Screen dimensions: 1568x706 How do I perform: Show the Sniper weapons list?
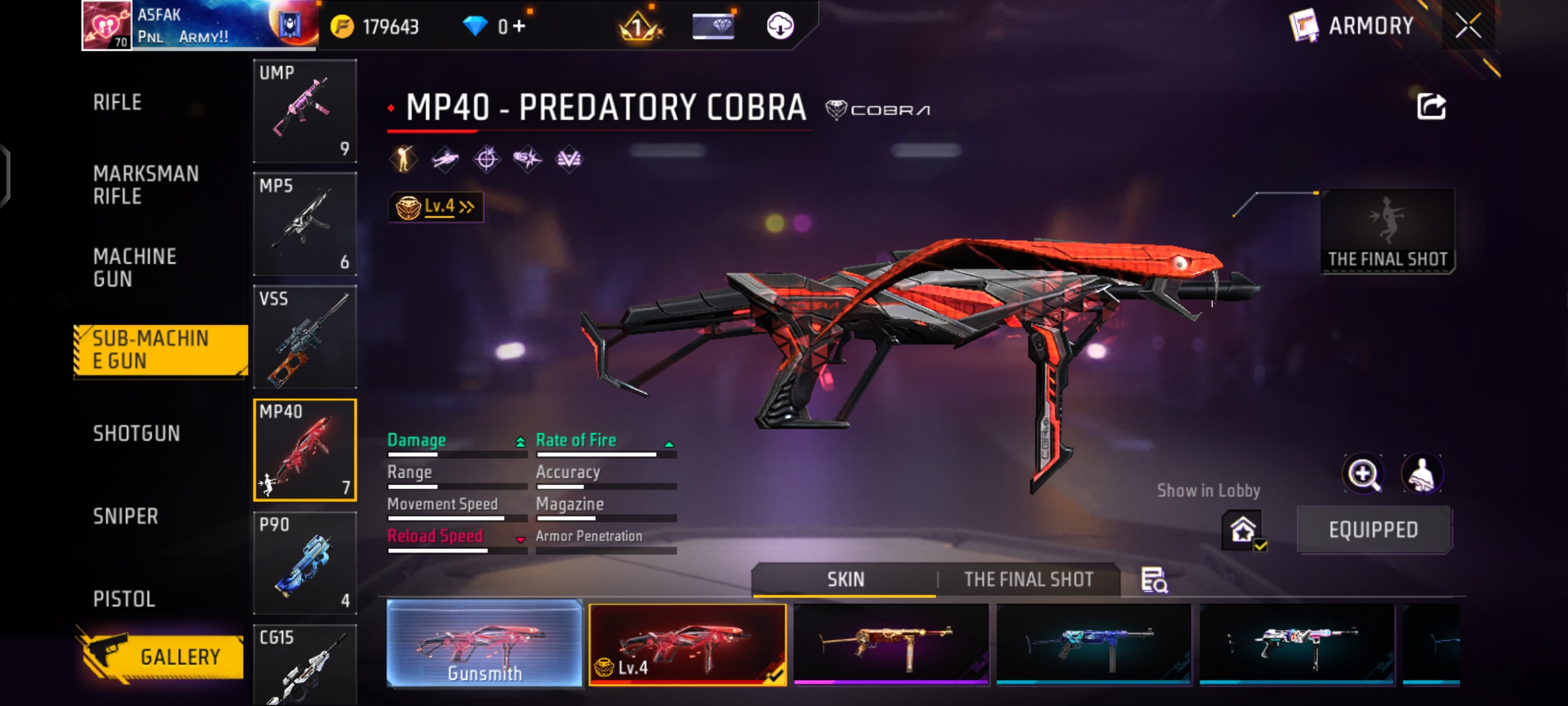pyautogui.click(x=125, y=516)
